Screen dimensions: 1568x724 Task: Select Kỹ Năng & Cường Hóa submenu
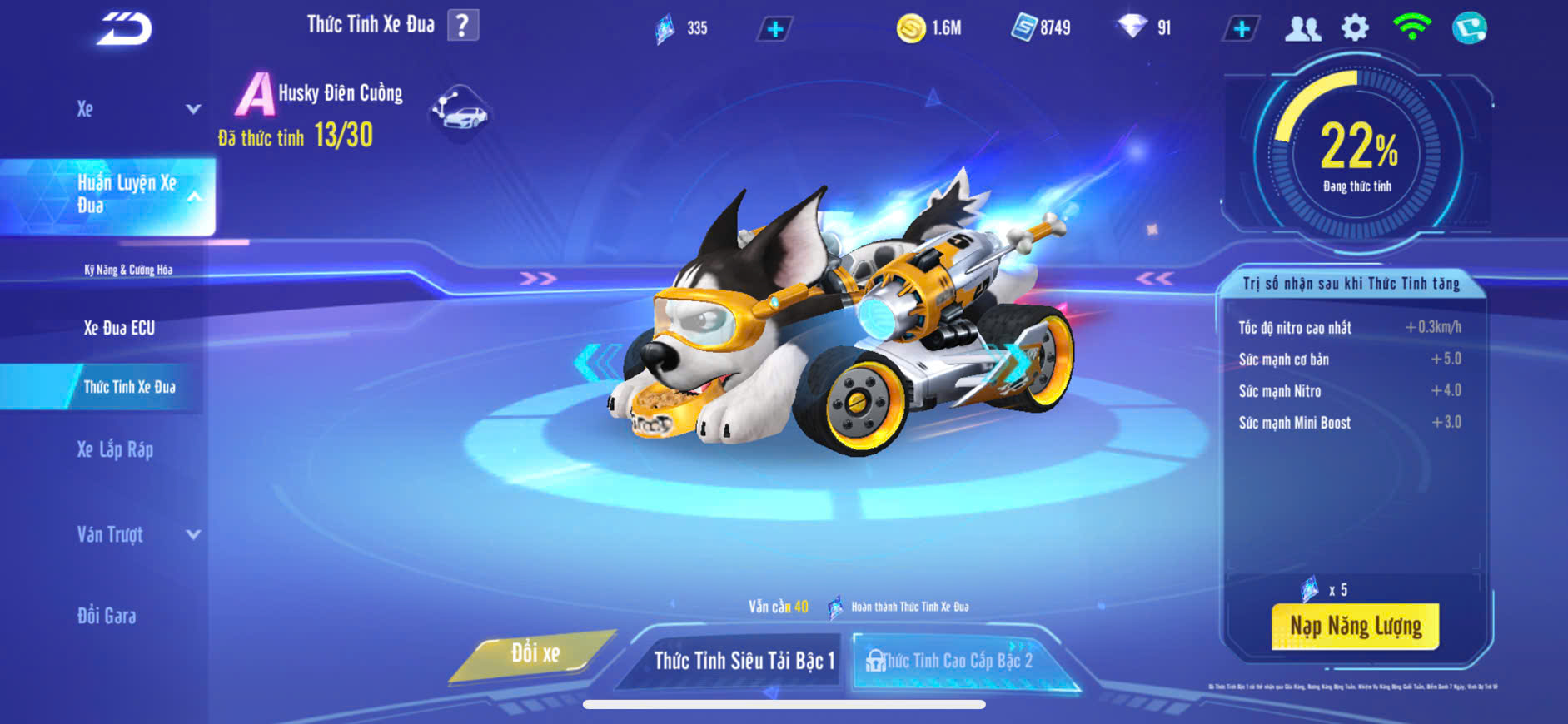pyautogui.click(x=128, y=270)
